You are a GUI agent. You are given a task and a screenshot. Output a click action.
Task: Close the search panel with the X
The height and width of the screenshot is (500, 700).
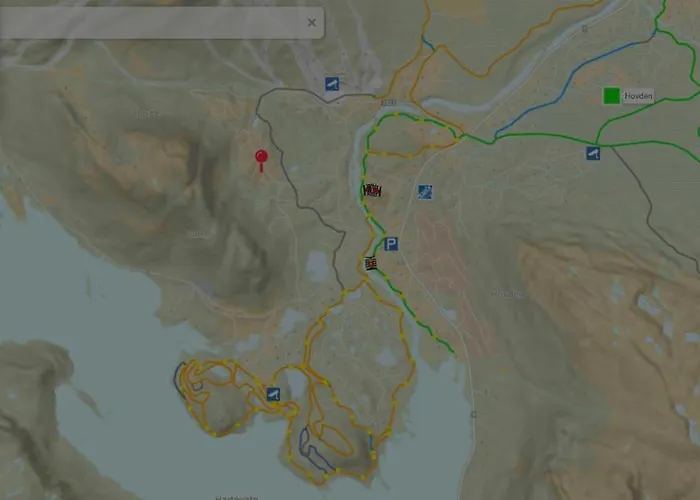pos(312,22)
